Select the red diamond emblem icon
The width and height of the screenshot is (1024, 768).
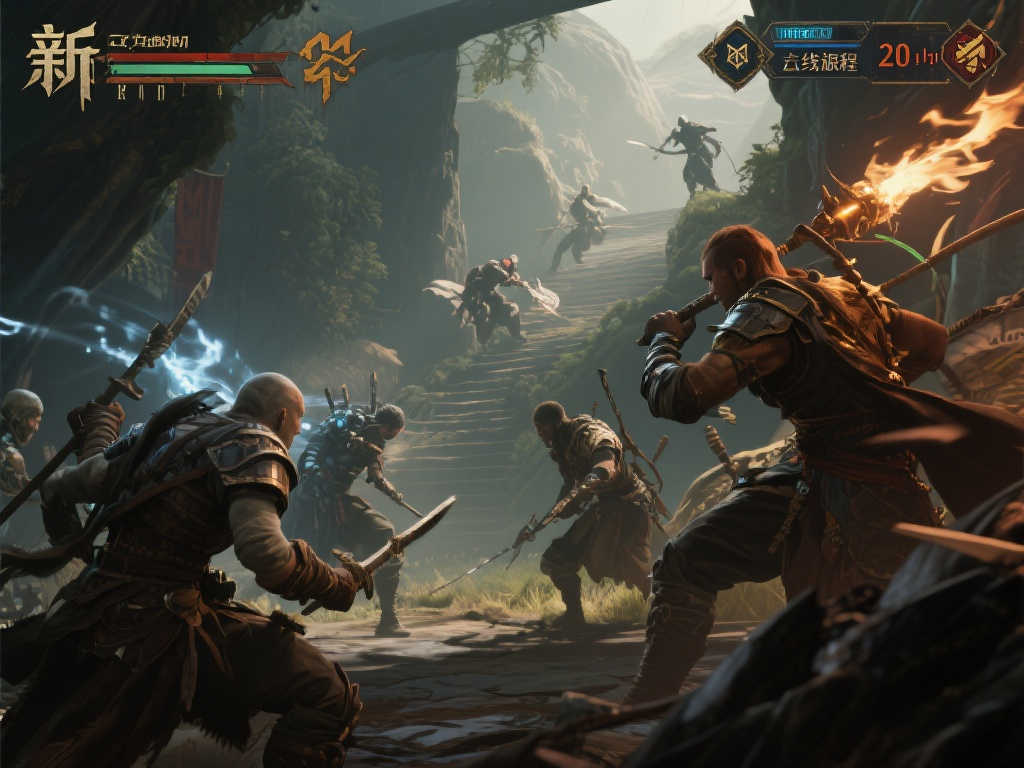pos(973,53)
